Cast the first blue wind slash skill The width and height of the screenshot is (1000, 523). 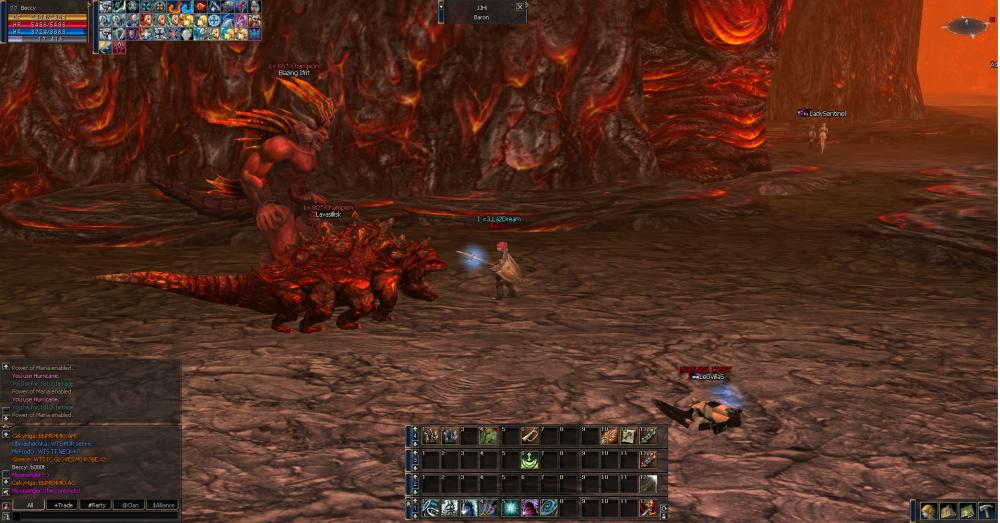(x=431, y=508)
